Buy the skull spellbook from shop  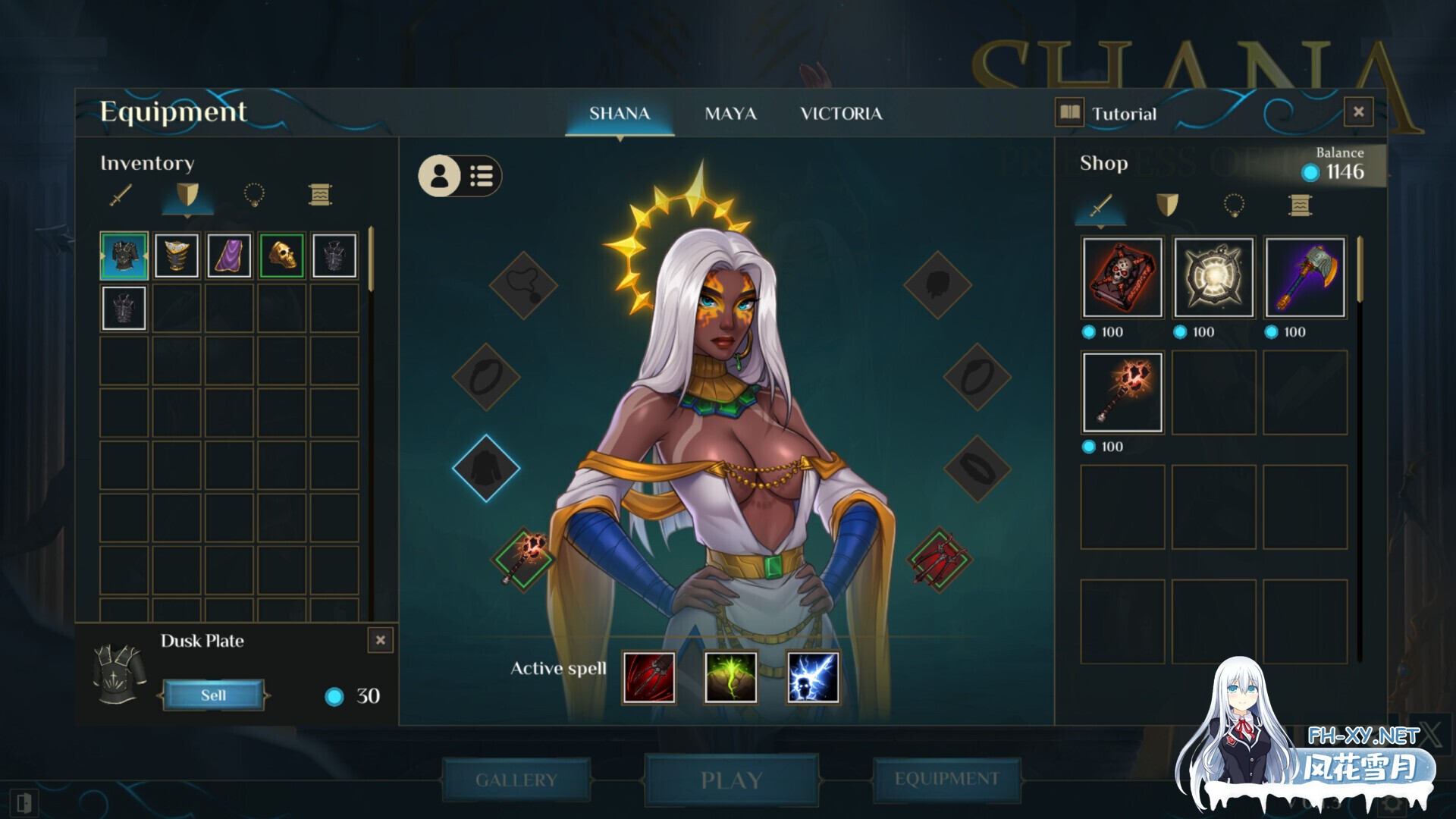click(1122, 278)
